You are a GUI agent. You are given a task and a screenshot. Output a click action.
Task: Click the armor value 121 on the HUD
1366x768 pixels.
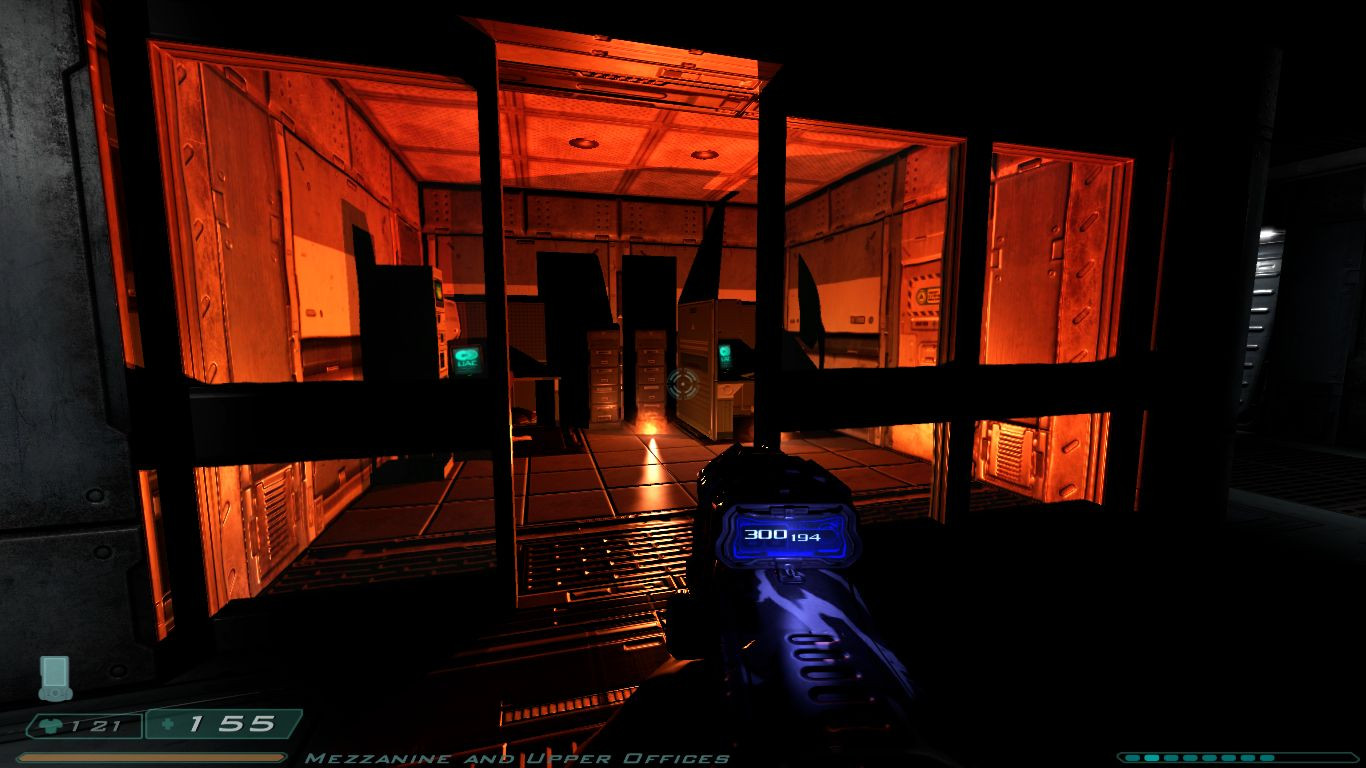pos(95,726)
